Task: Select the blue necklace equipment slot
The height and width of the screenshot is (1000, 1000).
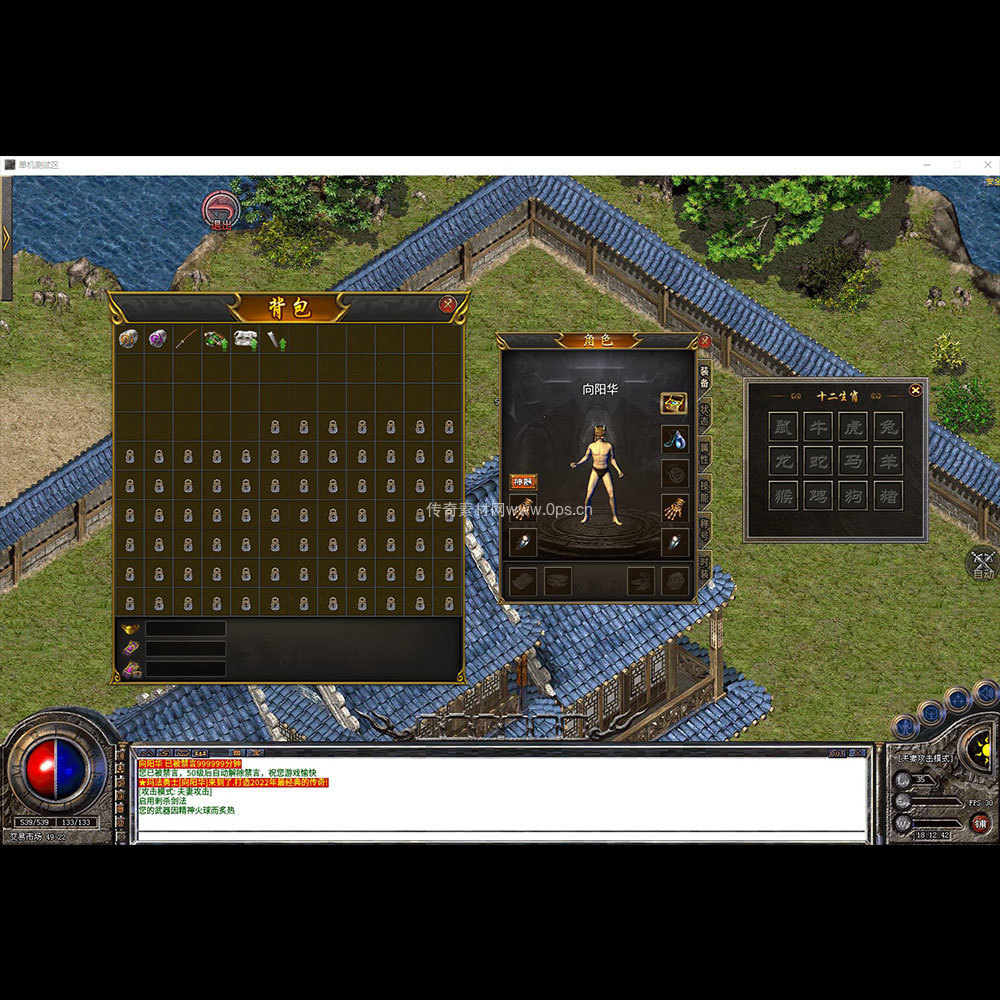Action: [674, 438]
